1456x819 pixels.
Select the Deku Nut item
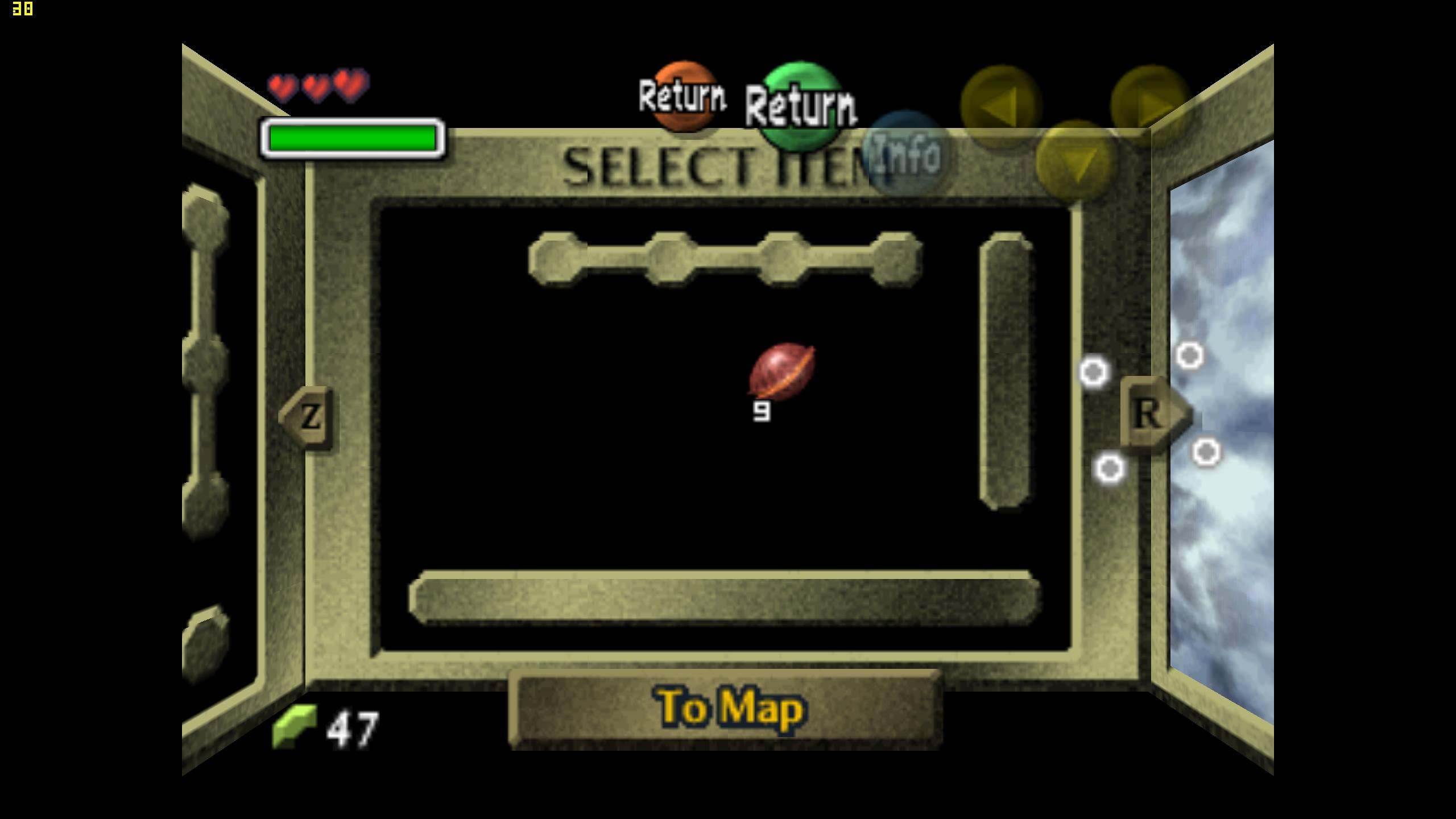tap(781, 373)
